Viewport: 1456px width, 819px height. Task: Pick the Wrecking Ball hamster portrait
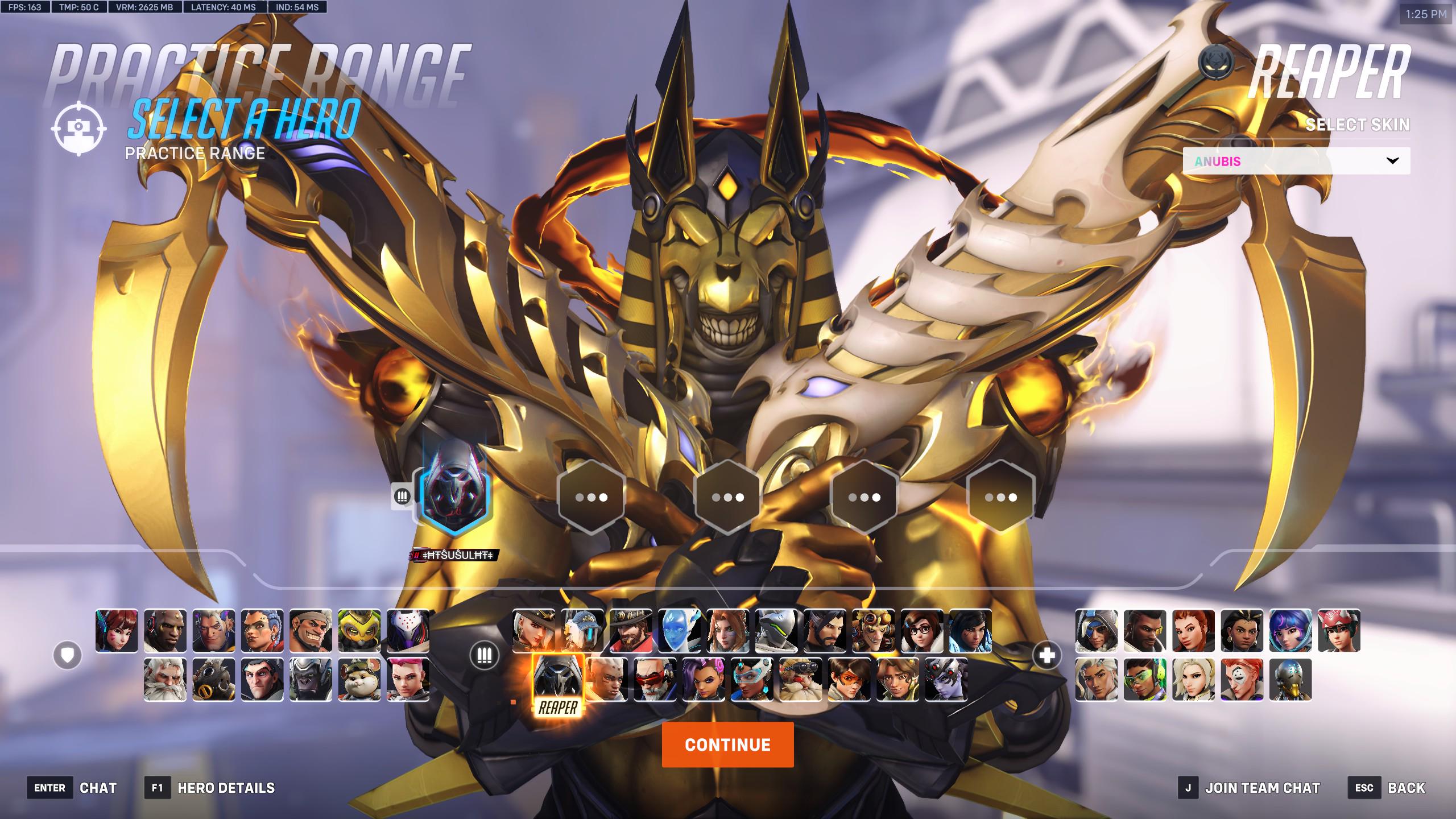tap(359, 679)
